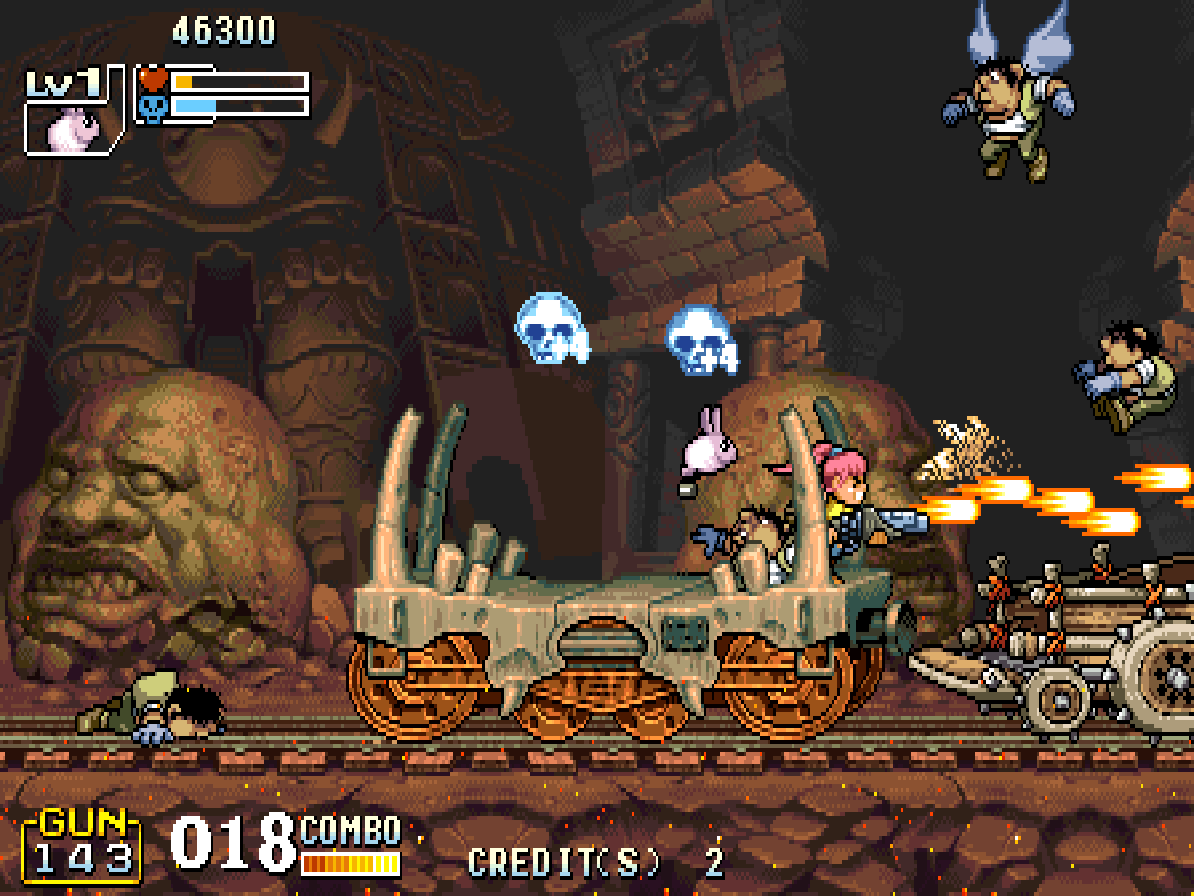
Task: Select the Lv1 pink pet portrait
Action: pyautogui.click(x=71, y=126)
